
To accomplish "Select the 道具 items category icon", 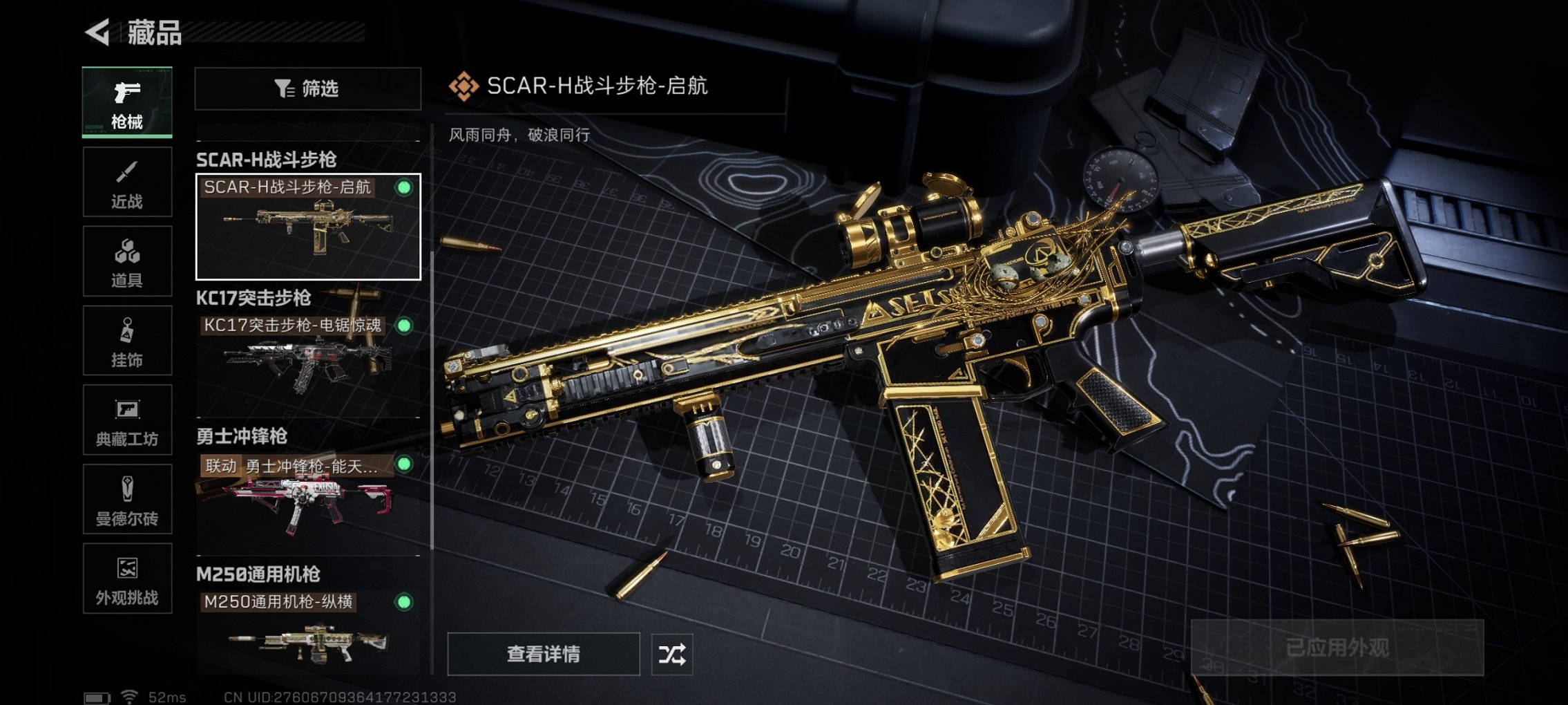I will point(126,261).
